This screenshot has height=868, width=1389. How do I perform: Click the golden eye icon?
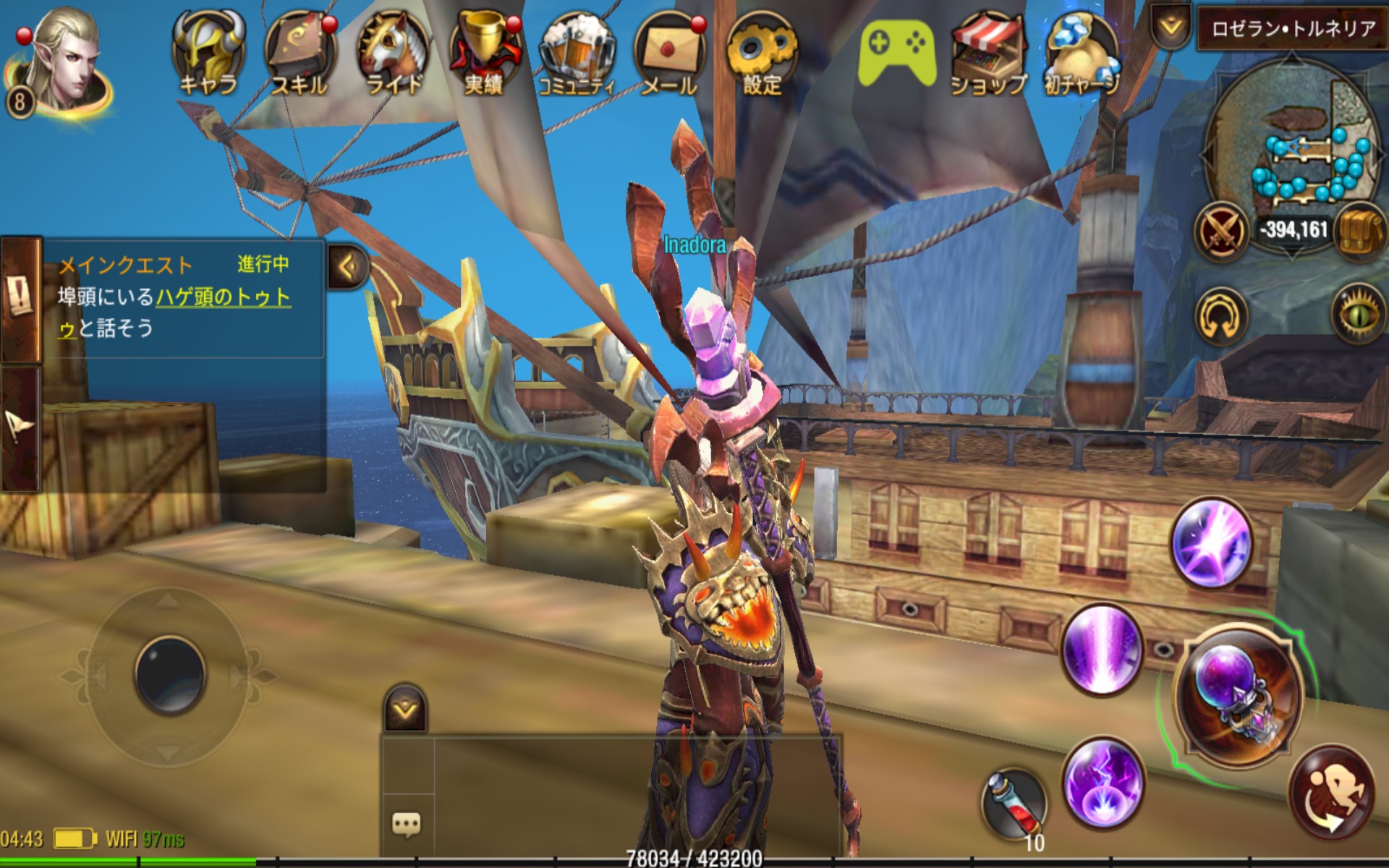(x=1359, y=315)
